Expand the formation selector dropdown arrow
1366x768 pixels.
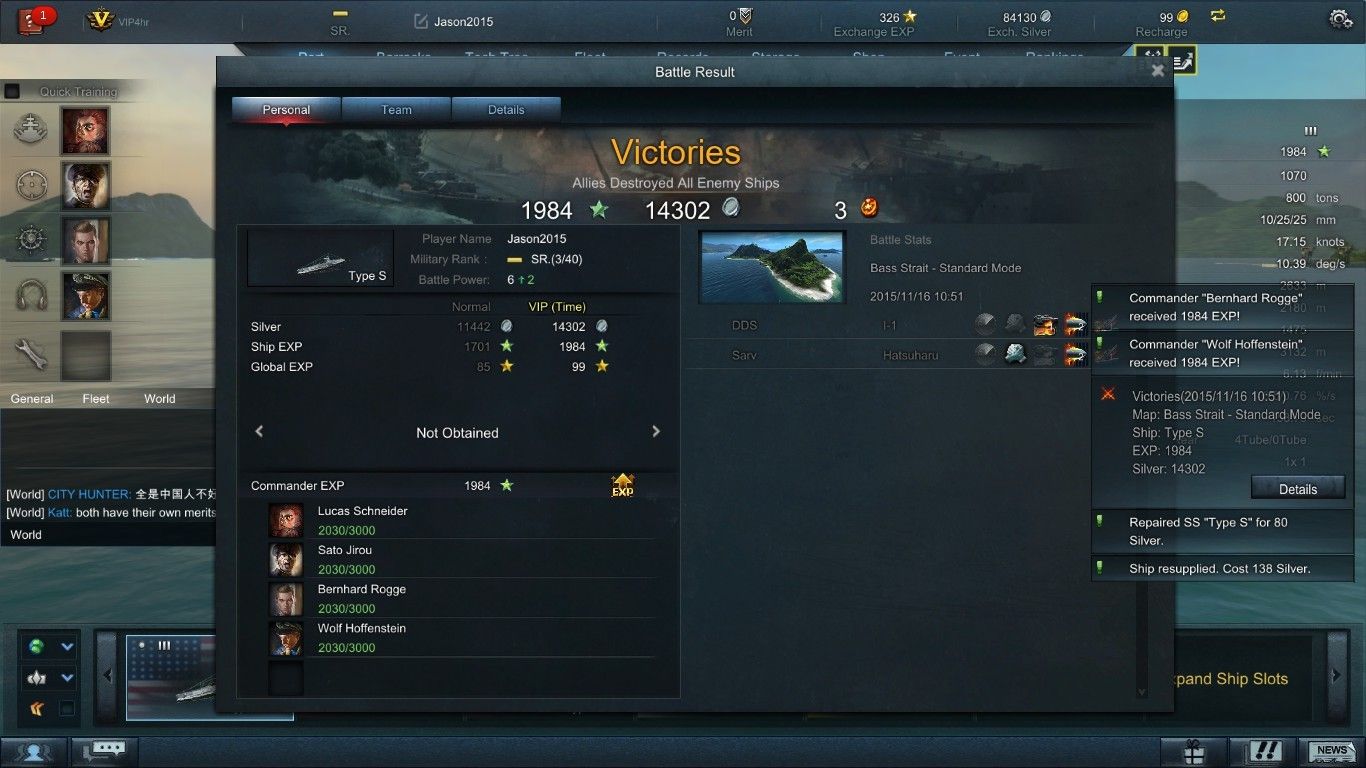pos(66,677)
